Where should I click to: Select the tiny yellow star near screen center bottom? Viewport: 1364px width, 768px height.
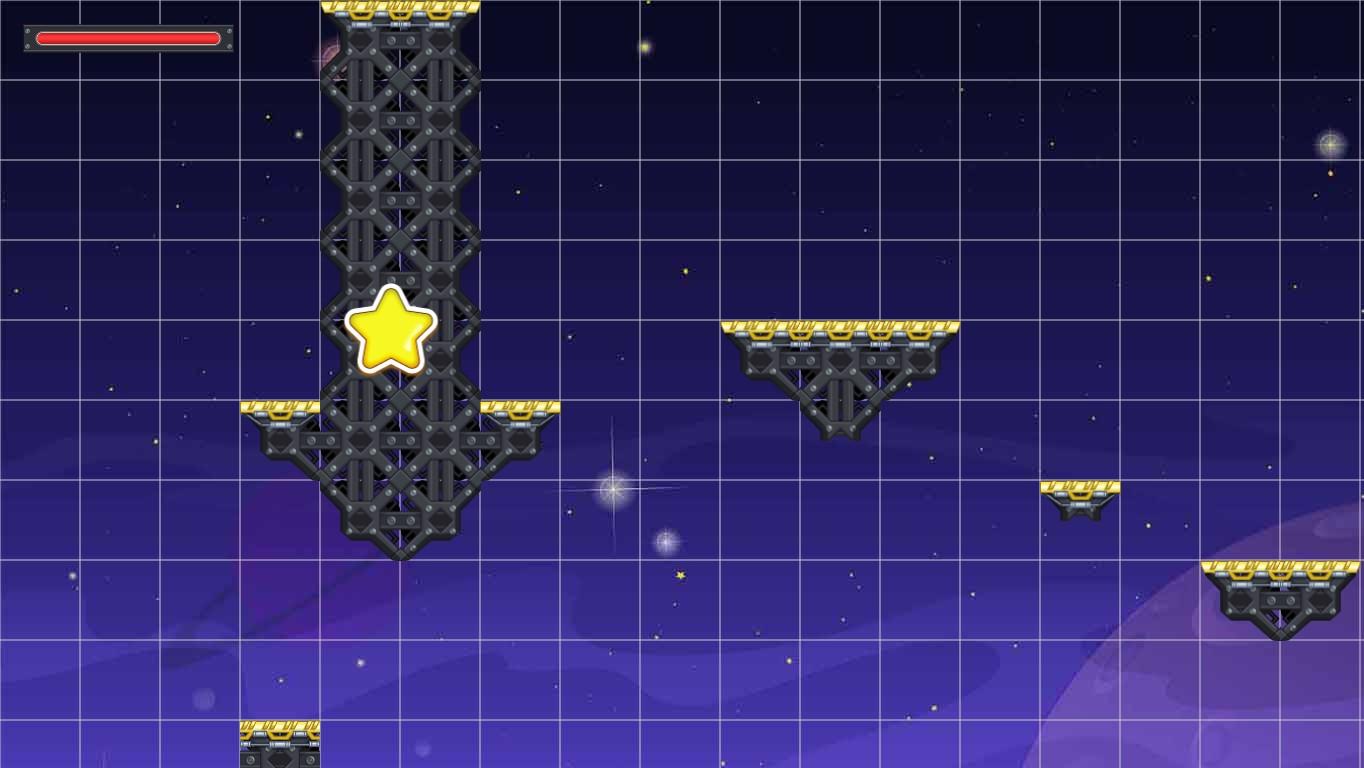point(679,577)
